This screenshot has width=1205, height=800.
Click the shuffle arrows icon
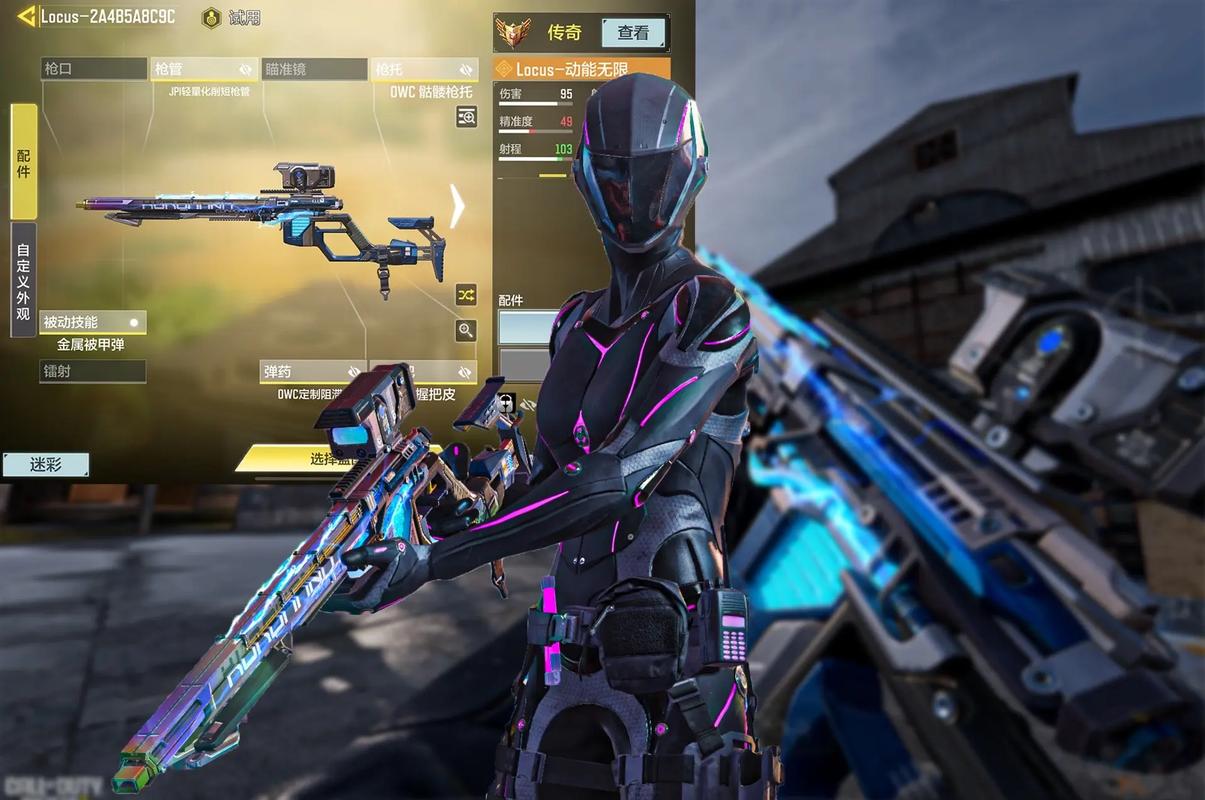pyautogui.click(x=466, y=294)
